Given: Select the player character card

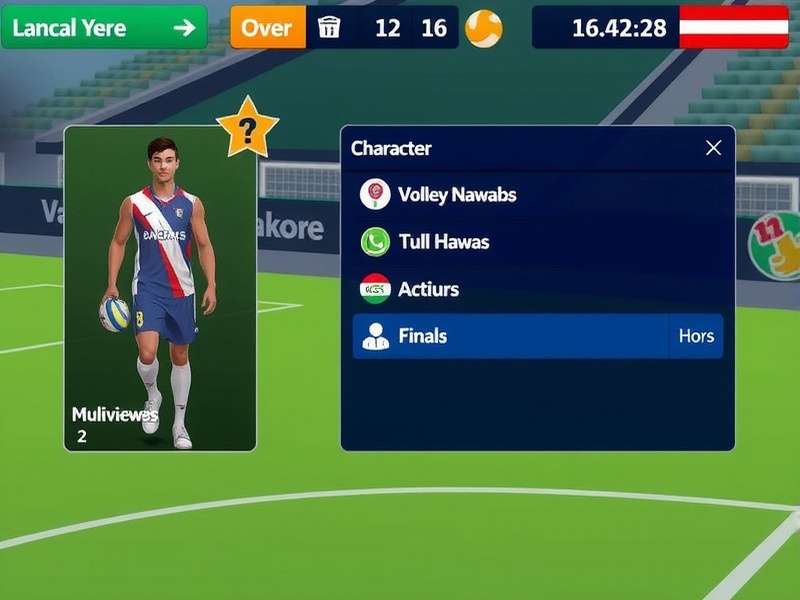Looking at the screenshot, I should [160, 288].
